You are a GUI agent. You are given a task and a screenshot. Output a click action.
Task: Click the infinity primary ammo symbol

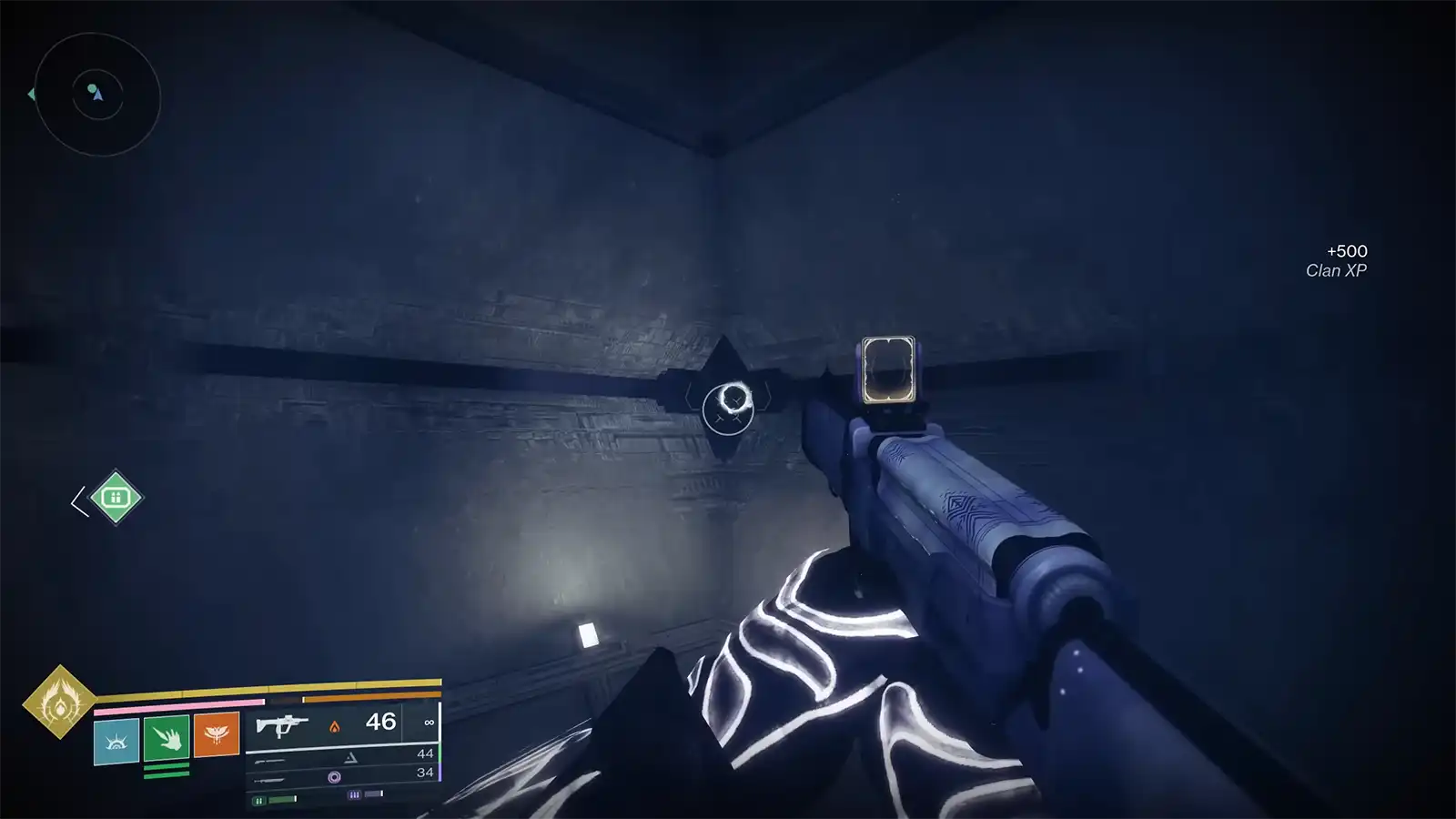(428, 723)
